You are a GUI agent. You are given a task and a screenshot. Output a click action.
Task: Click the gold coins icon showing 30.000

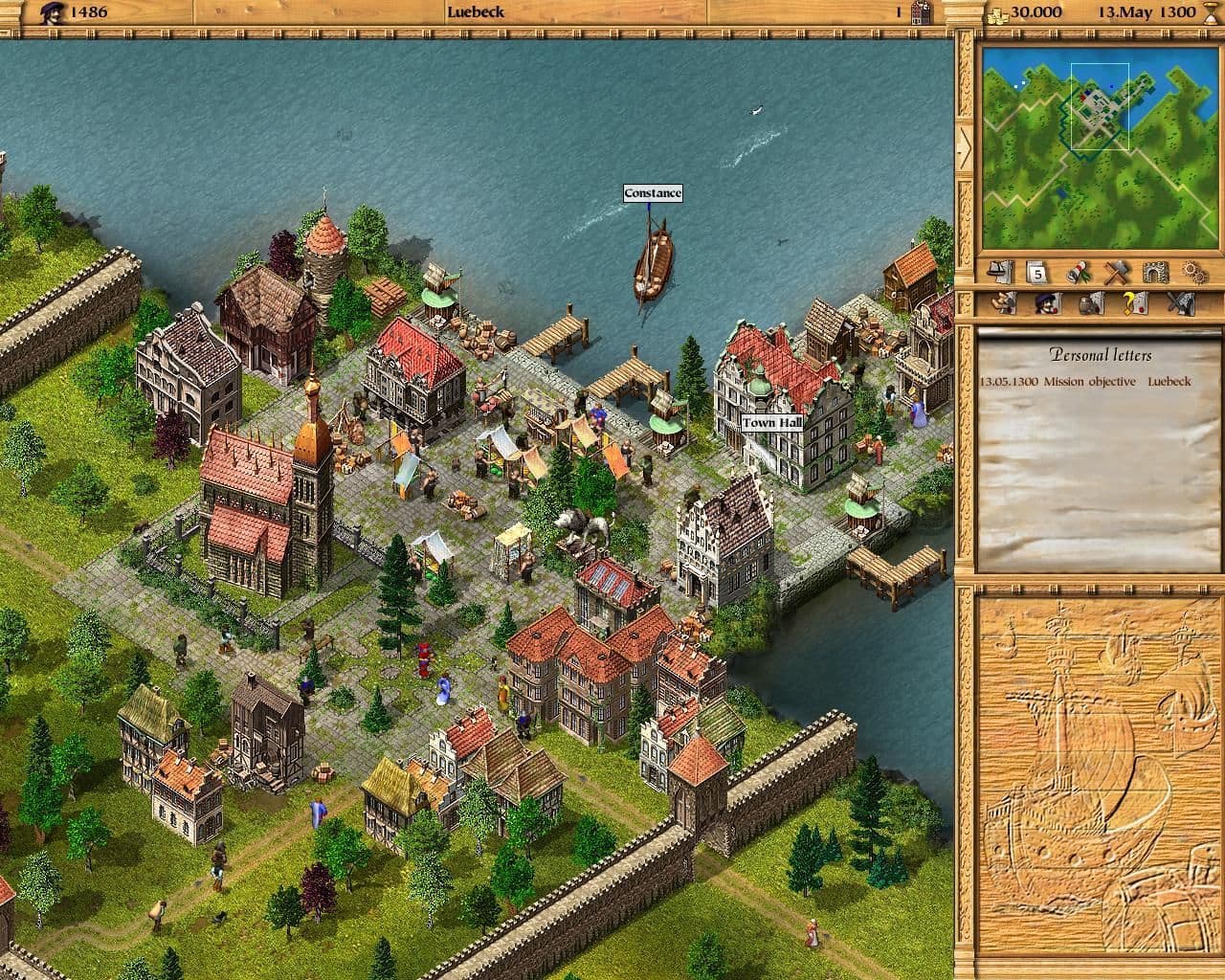click(995, 12)
